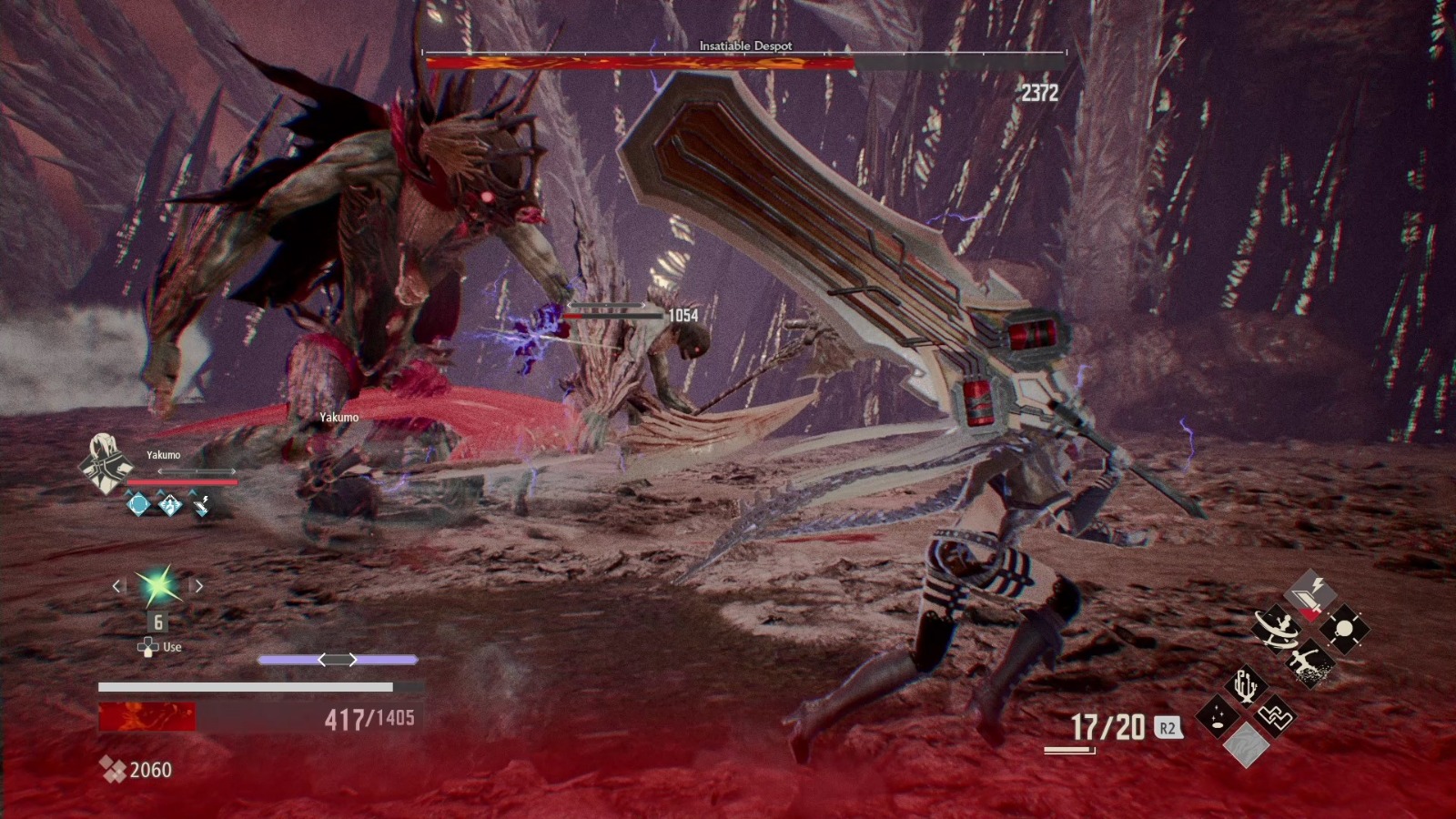
Task: Select the spinning slash Gift icon
Action: click(1276, 630)
